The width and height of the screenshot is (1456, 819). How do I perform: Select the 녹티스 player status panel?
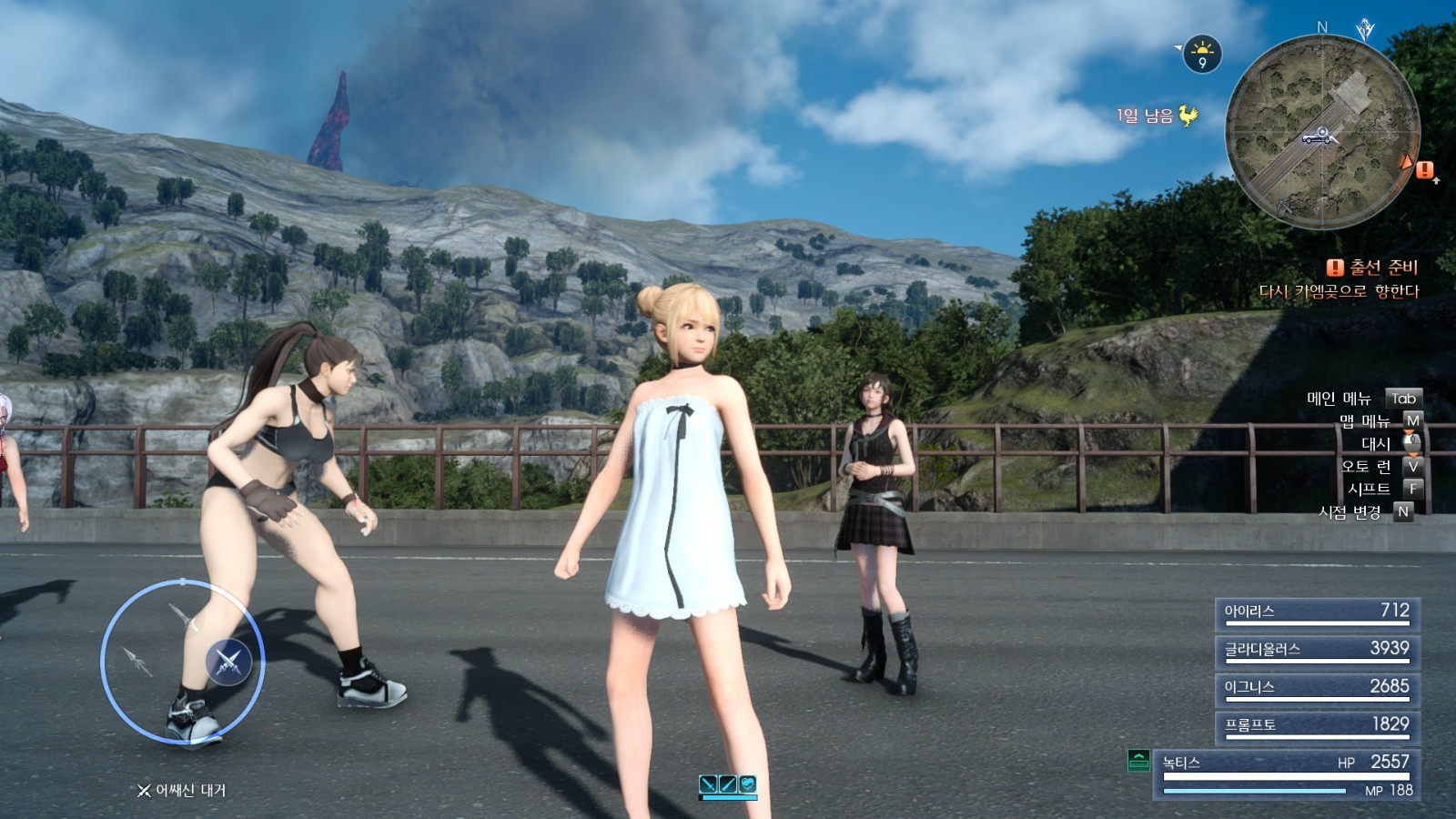1287,773
